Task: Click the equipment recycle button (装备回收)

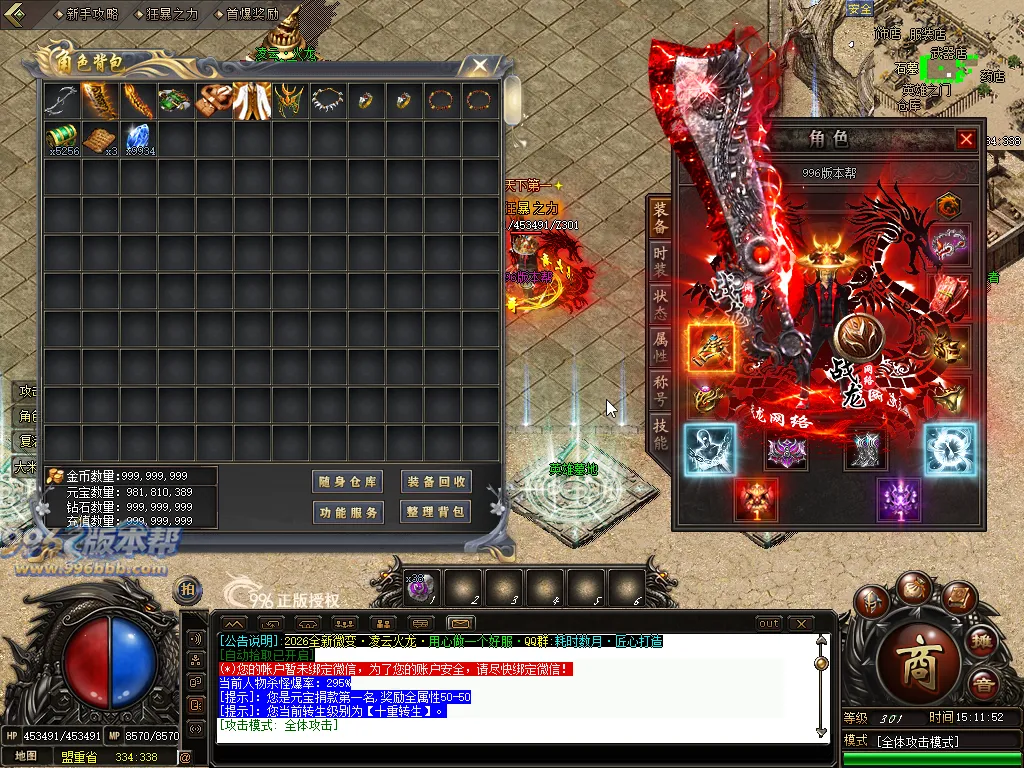Action: pyautogui.click(x=436, y=482)
